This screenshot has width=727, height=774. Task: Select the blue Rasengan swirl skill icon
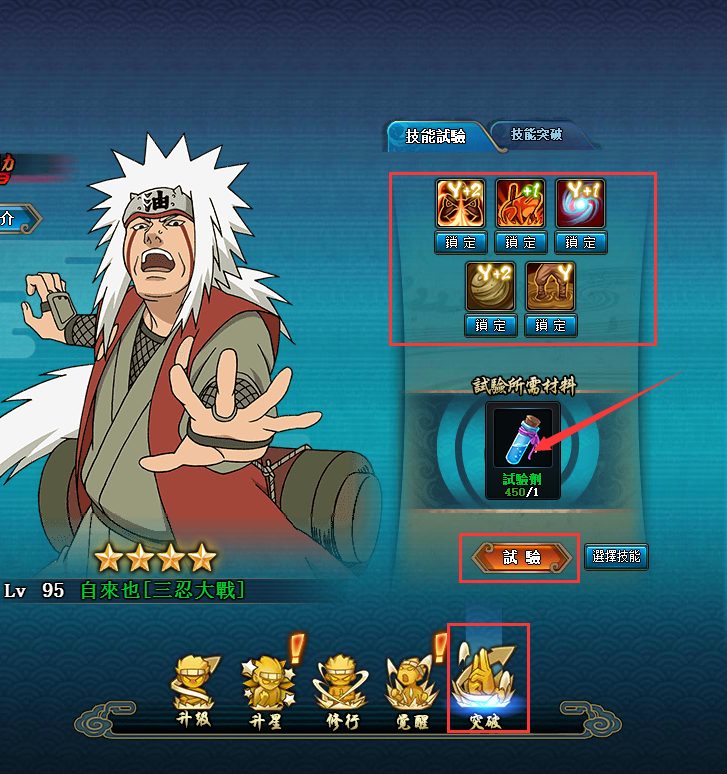point(580,204)
